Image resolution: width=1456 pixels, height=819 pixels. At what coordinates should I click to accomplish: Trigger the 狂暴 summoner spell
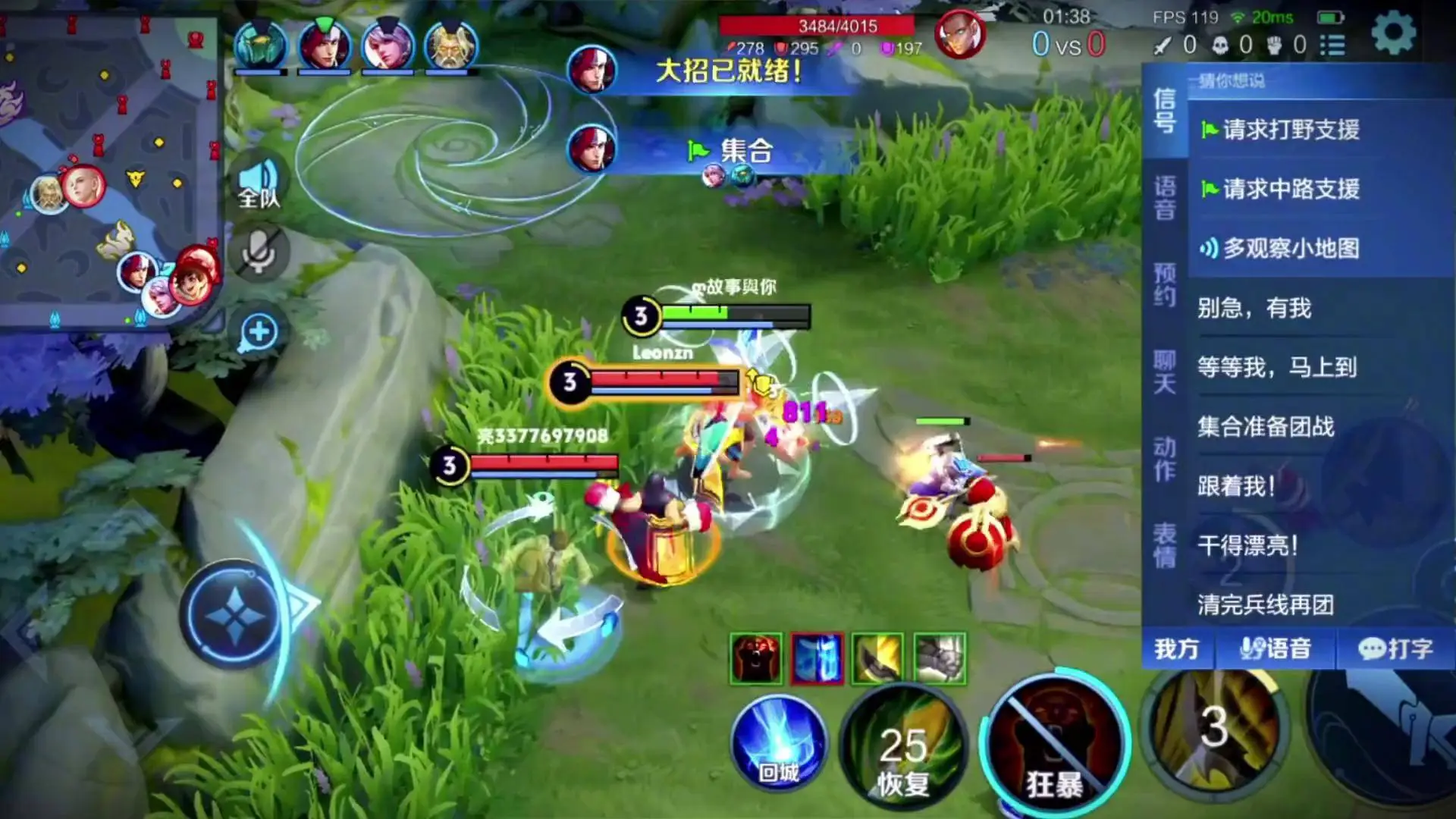[1054, 747]
